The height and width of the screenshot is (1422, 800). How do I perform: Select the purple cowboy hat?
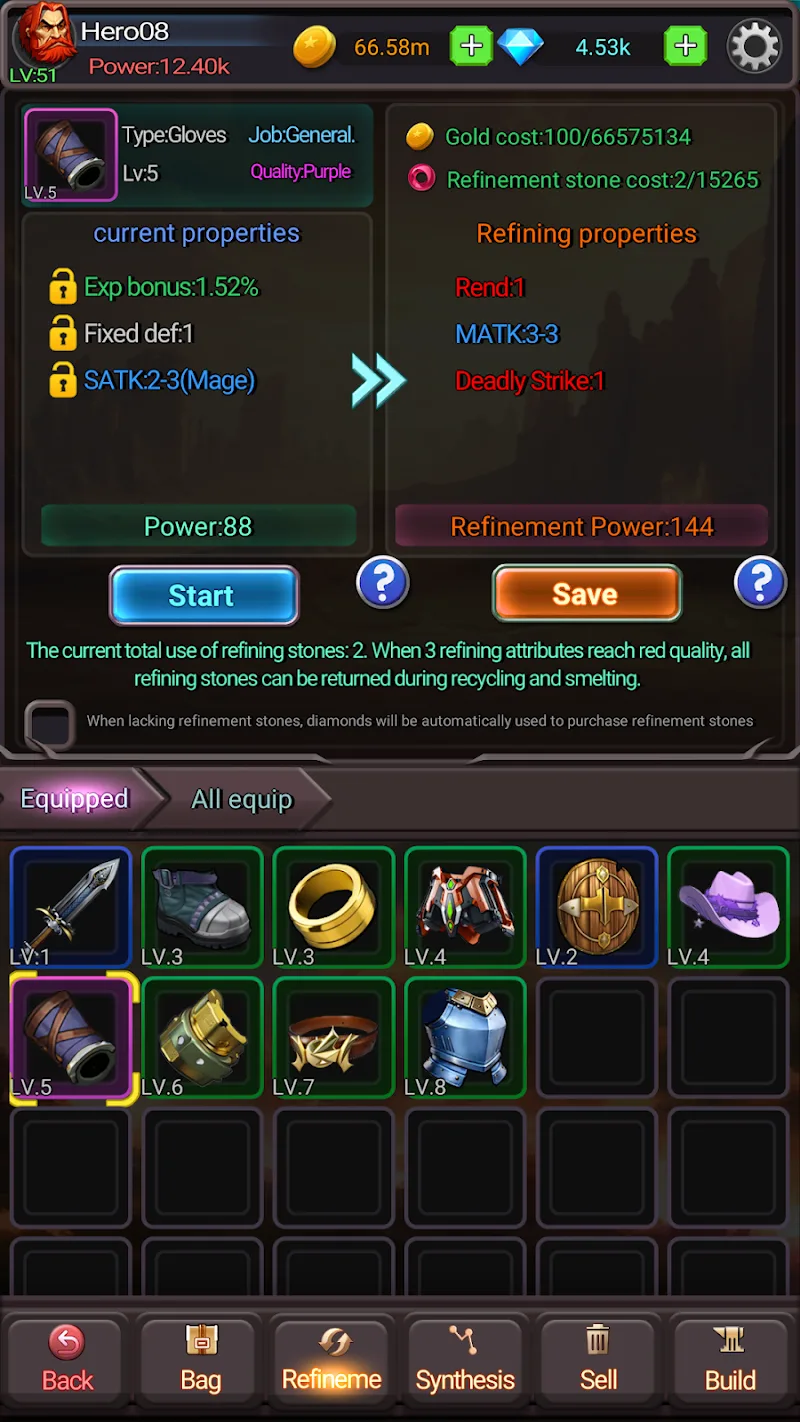click(728, 908)
